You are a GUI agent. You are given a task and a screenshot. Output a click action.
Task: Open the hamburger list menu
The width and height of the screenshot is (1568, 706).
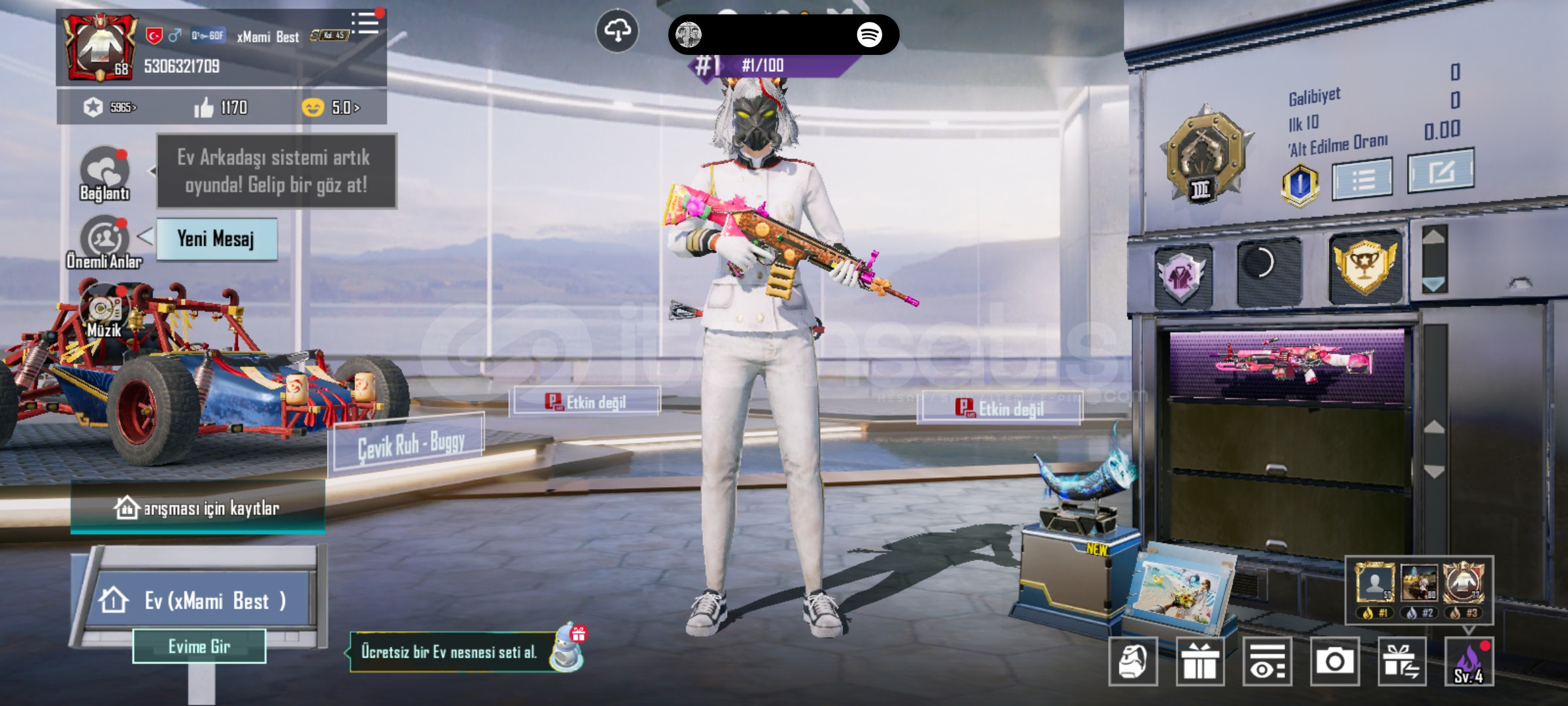tap(365, 24)
